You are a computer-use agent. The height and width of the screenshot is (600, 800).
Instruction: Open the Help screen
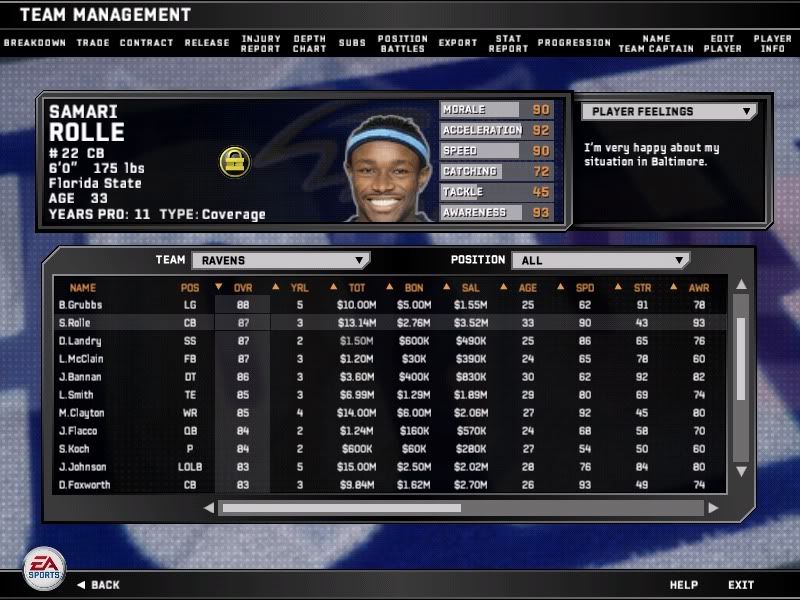coord(684,585)
